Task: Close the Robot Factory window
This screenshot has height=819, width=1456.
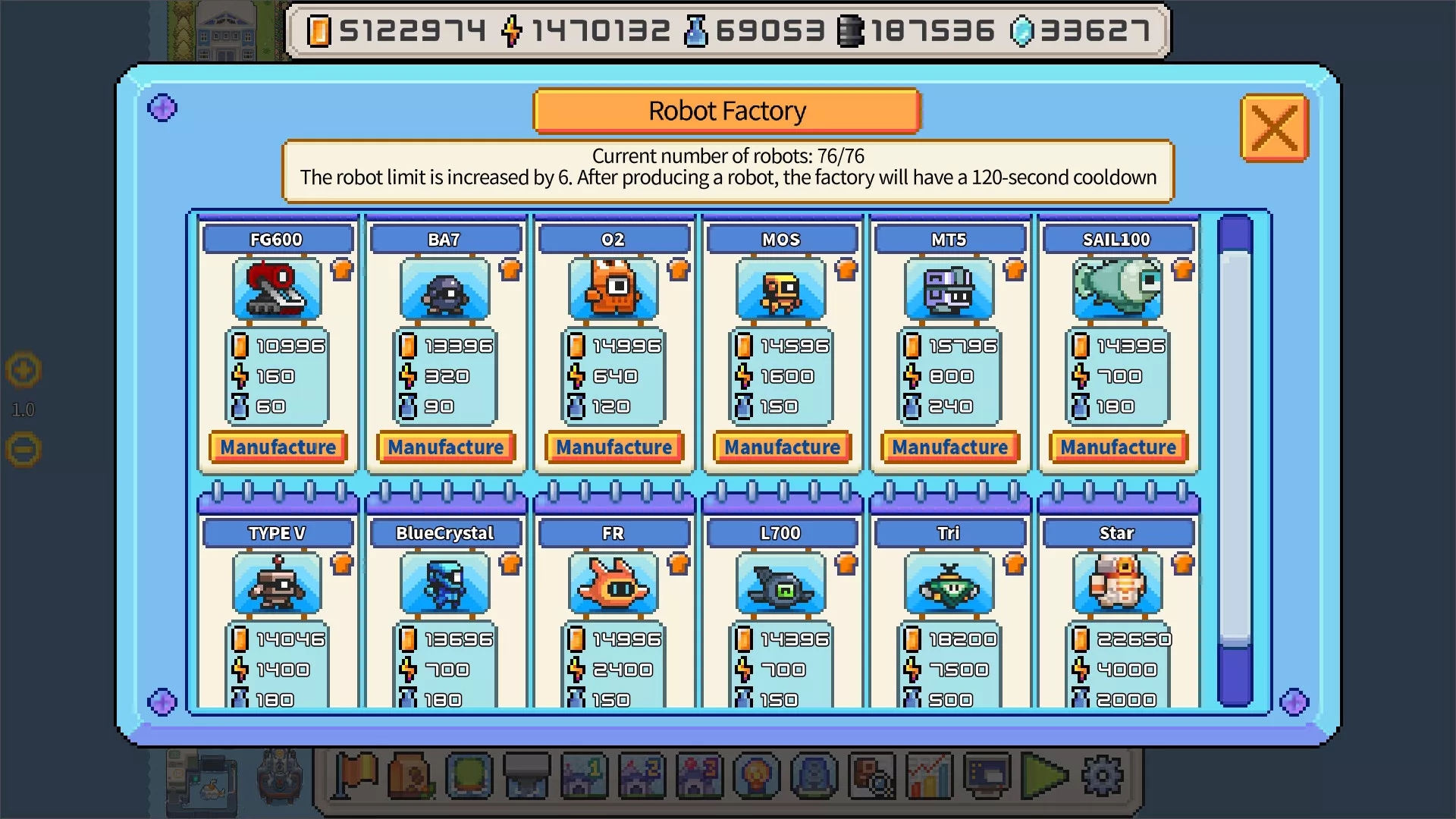Action: [1274, 128]
